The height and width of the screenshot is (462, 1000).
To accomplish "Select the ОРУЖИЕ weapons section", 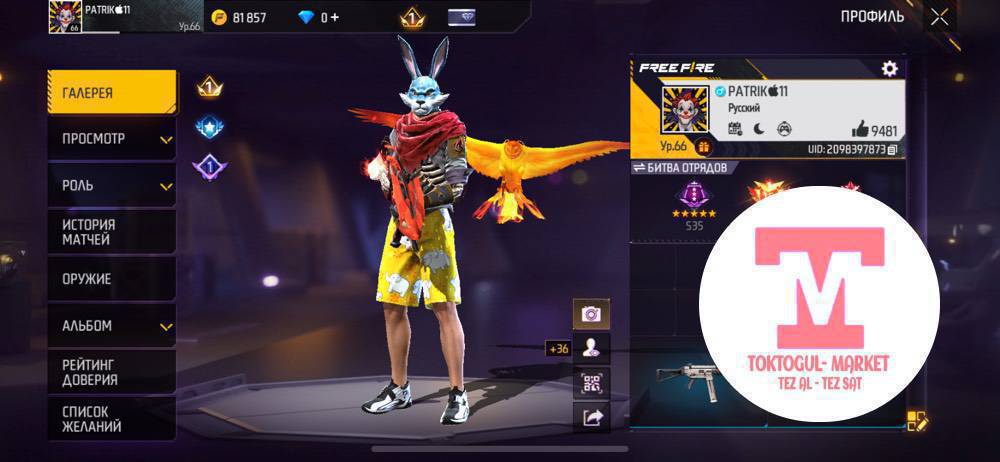I will (110, 279).
